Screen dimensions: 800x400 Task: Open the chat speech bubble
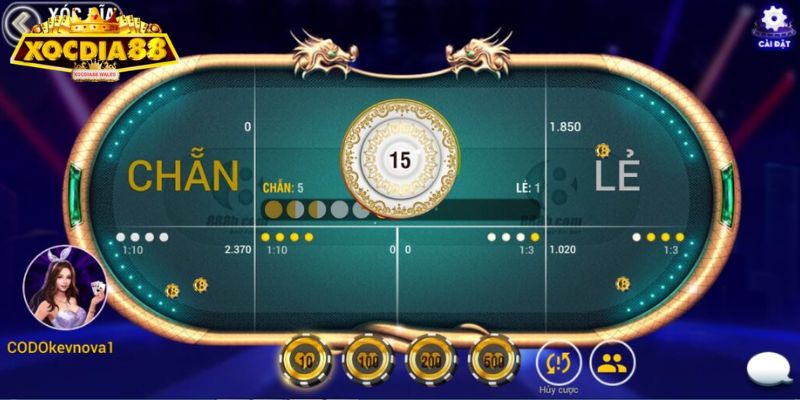point(770,370)
